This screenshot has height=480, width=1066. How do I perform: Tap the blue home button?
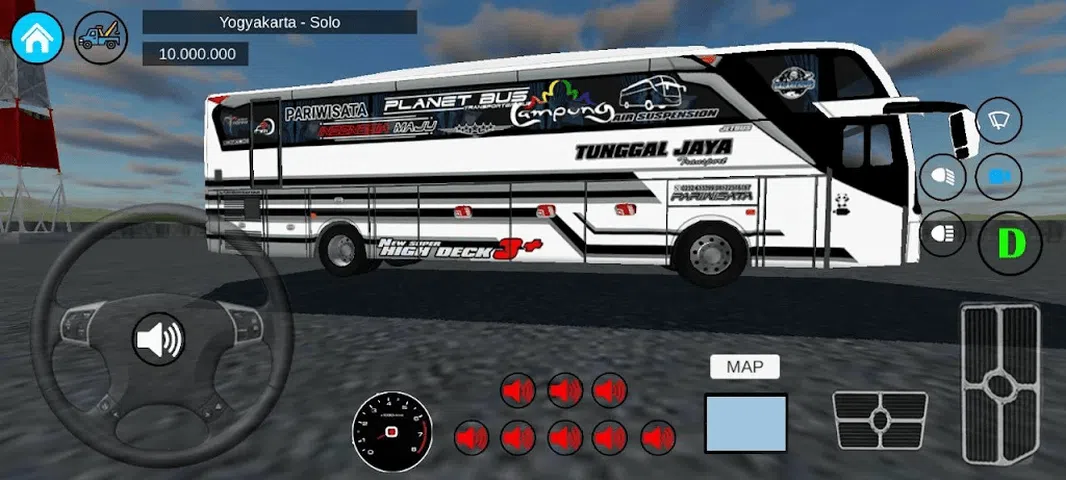(x=38, y=38)
